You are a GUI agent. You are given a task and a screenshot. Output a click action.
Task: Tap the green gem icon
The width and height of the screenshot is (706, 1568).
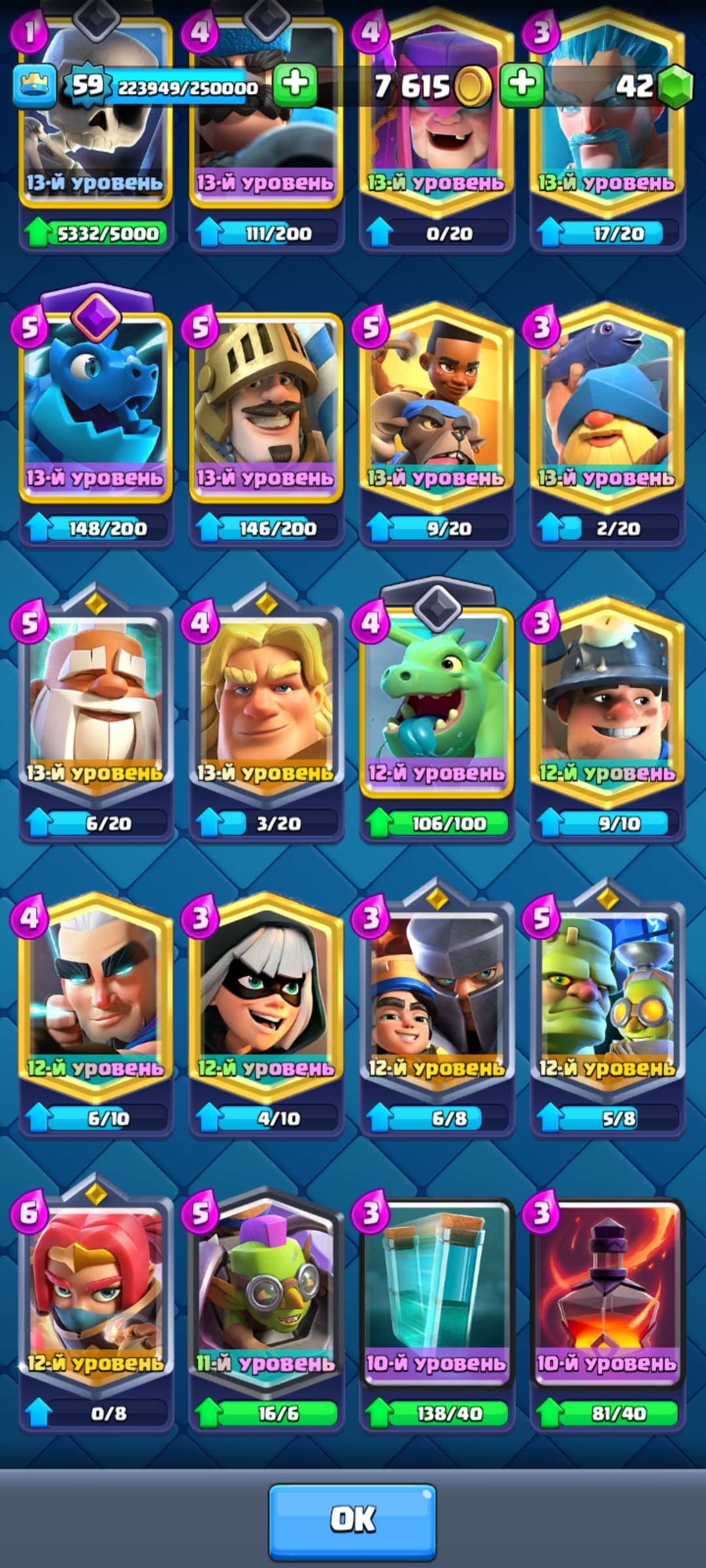(675, 86)
